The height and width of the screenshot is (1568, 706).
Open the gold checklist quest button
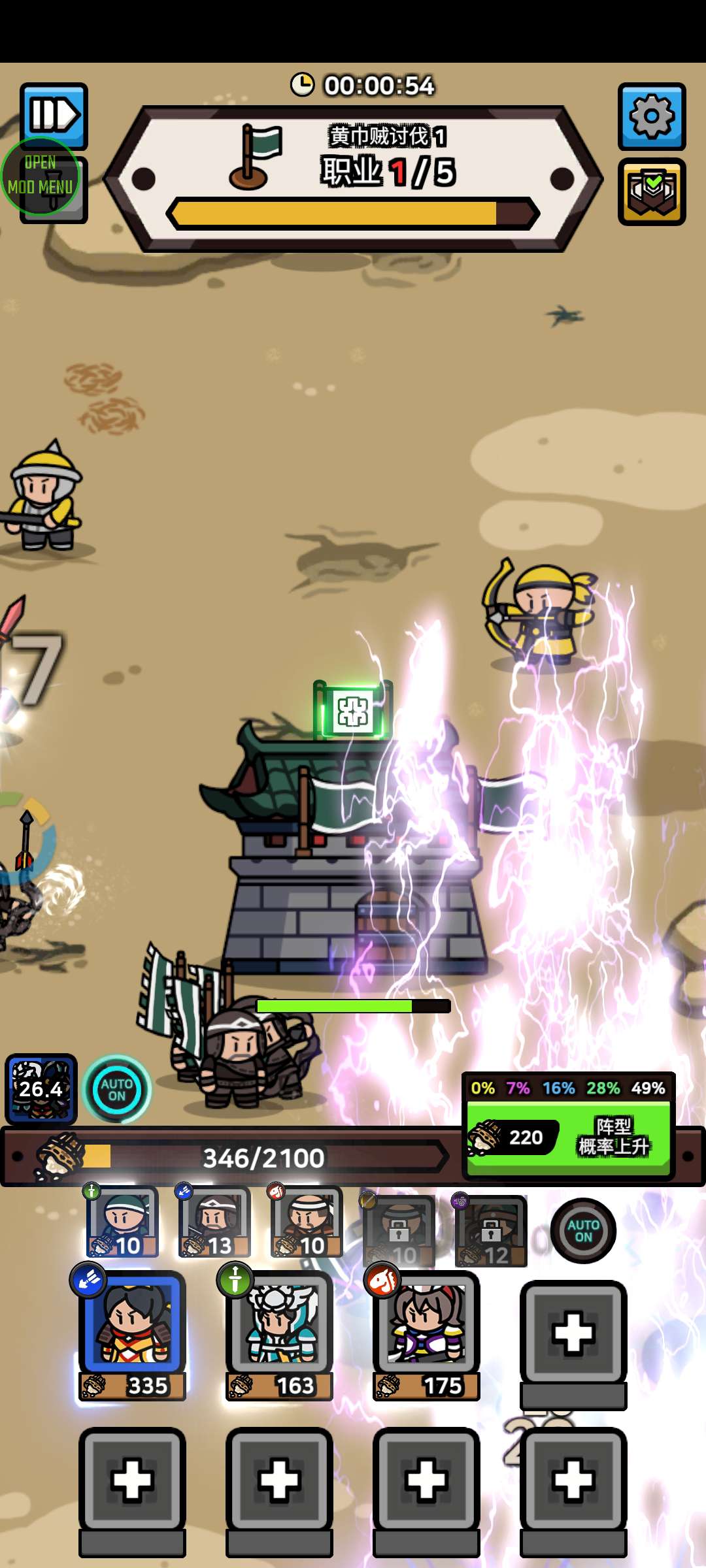651,191
